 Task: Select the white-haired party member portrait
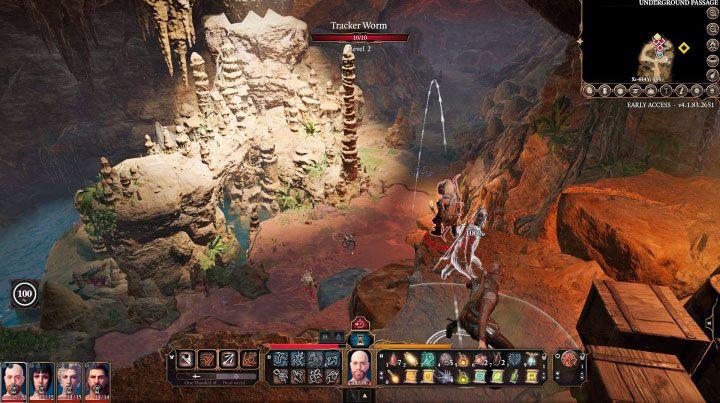(x=70, y=380)
